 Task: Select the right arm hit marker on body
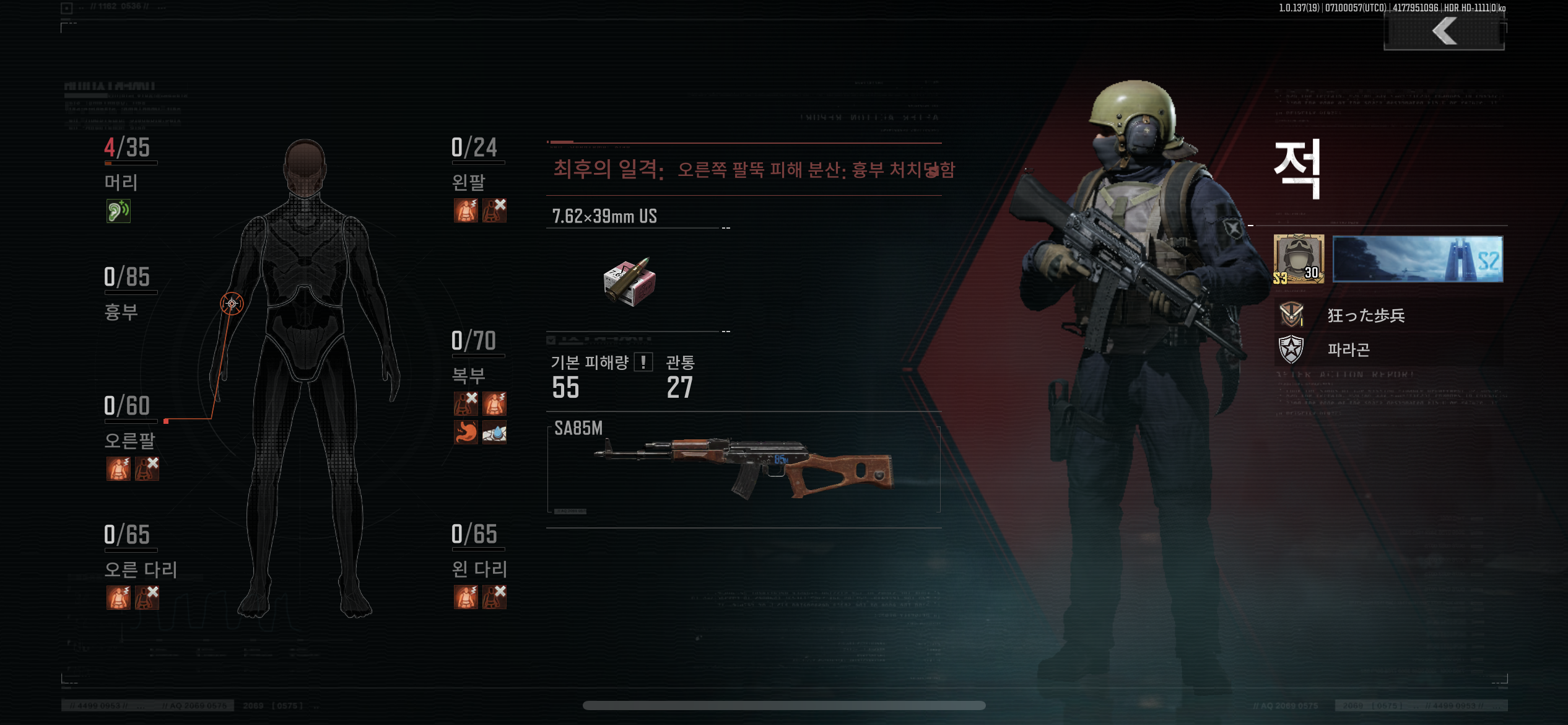tap(232, 304)
